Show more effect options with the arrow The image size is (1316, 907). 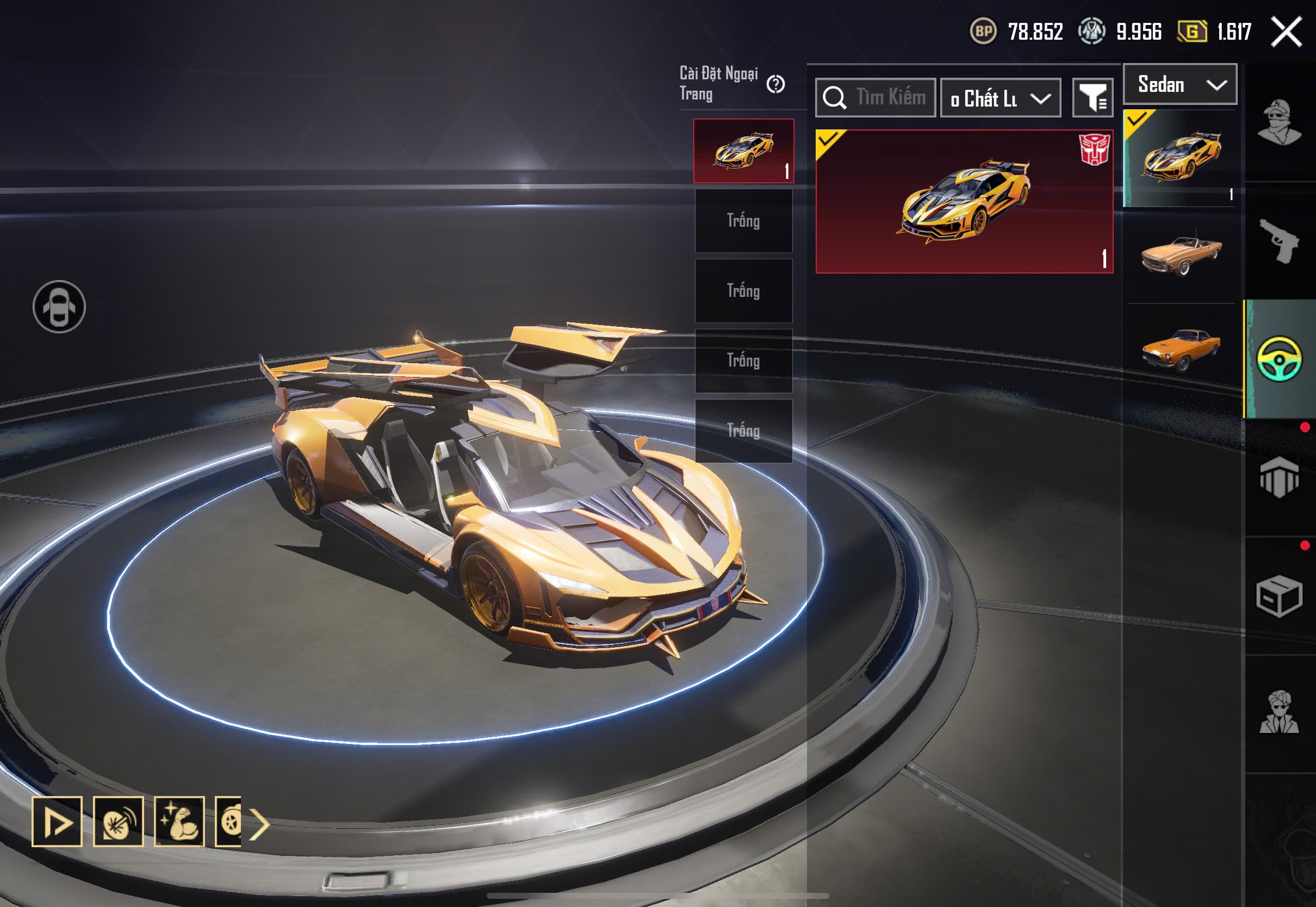(x=260, y=823)
